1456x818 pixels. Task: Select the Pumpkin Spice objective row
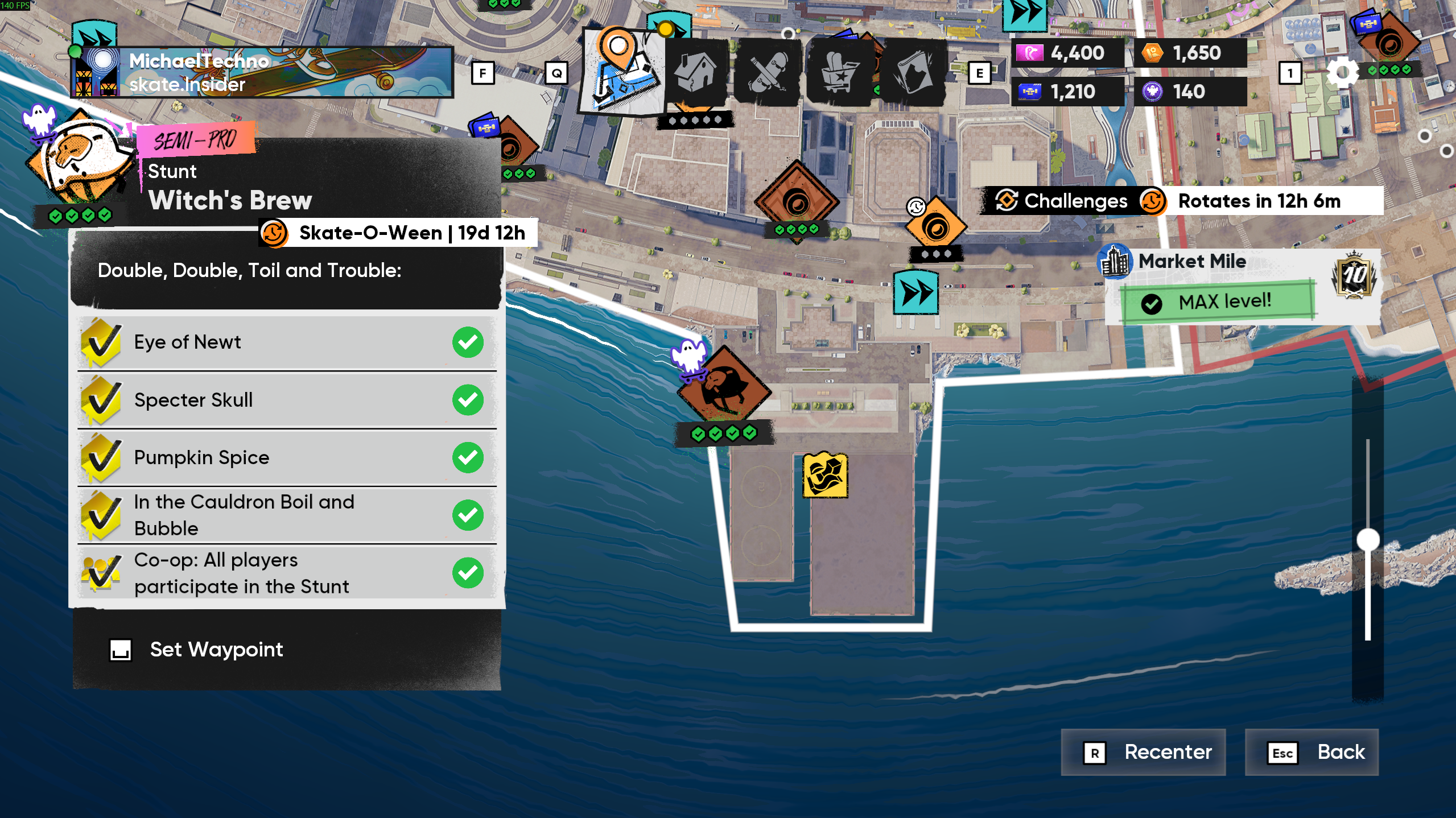(x=287, y=458)
